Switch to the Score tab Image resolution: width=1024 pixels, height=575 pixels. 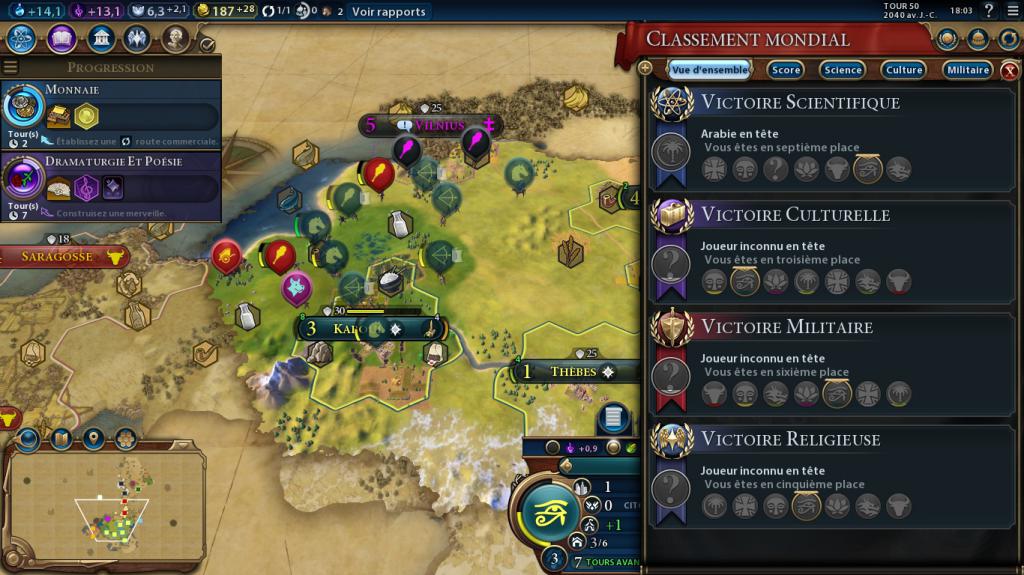point(786,70)
